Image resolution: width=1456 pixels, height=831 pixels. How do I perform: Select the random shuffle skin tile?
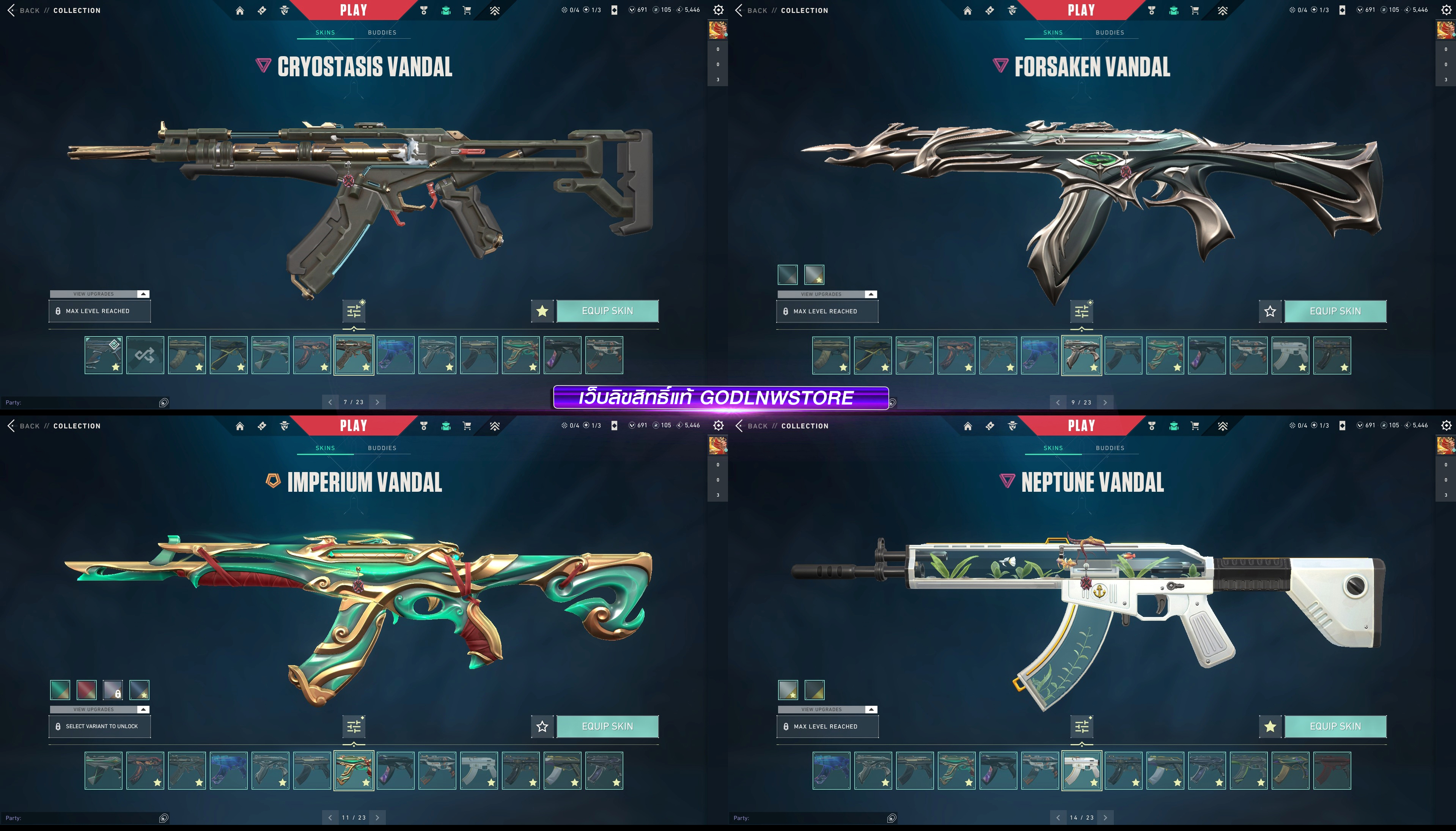[x=145, y=355]
